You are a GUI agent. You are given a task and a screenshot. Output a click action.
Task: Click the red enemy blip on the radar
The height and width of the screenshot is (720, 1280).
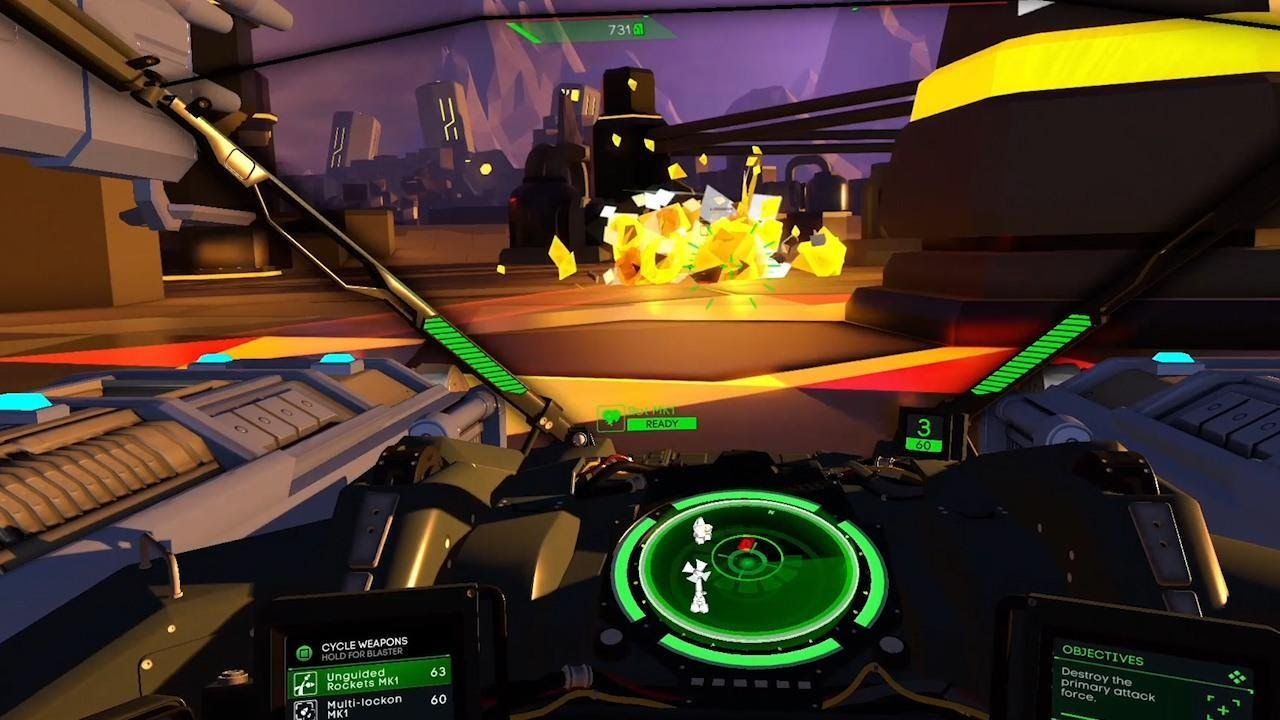click(746, 543)
